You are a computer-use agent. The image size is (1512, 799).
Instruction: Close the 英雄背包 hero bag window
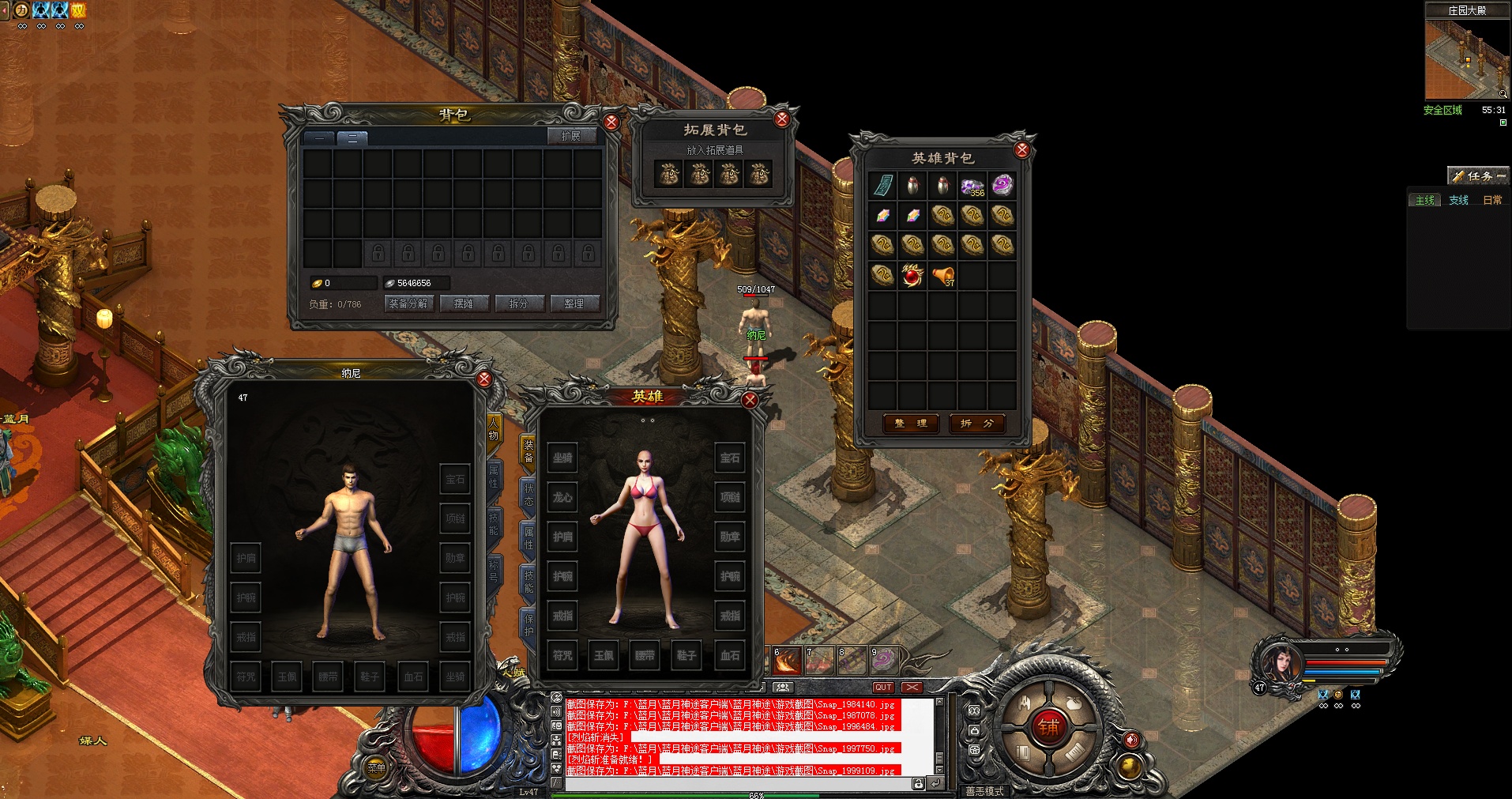pyautogui.click(x=1021, y=150)
